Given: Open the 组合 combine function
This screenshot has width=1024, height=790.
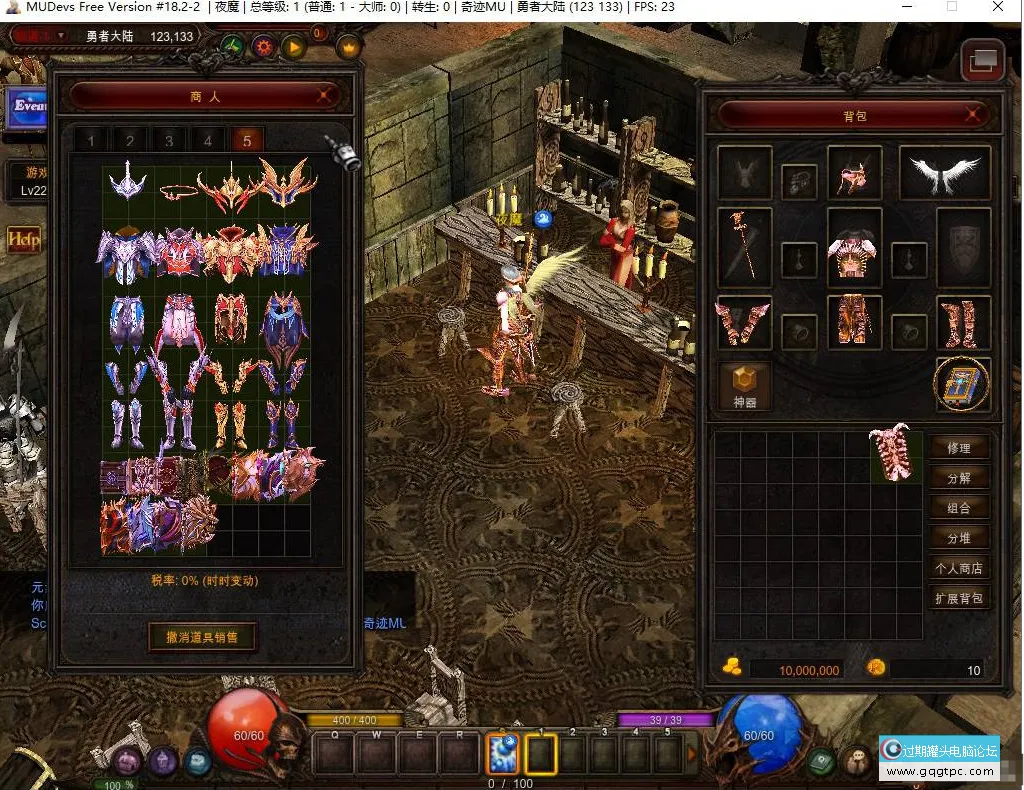Looking at the screenshot, I should pyautogui.click(x=958, y=508).
